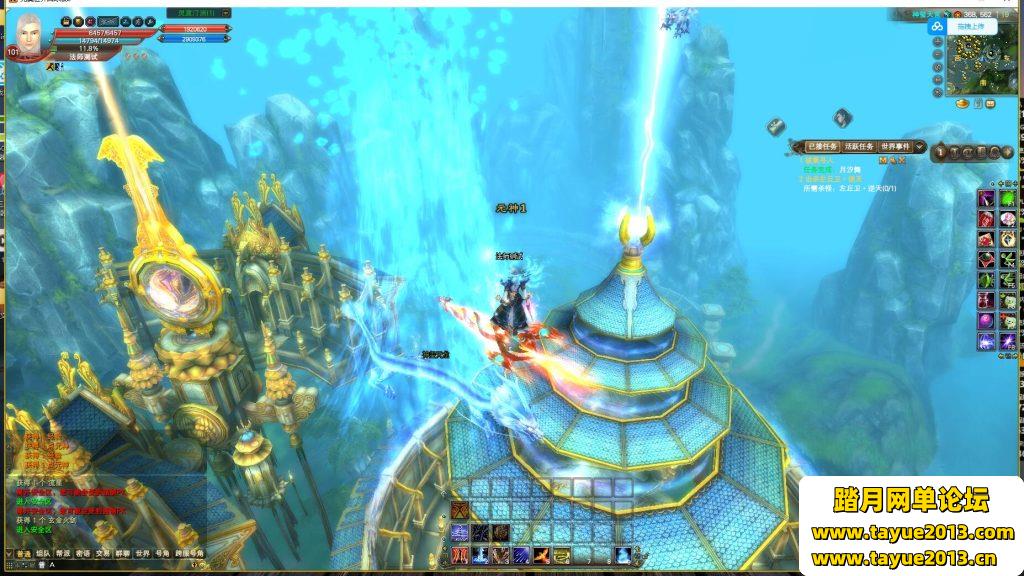
Task: Select the 交易 chat channel tab
Action: coord(102,552)
